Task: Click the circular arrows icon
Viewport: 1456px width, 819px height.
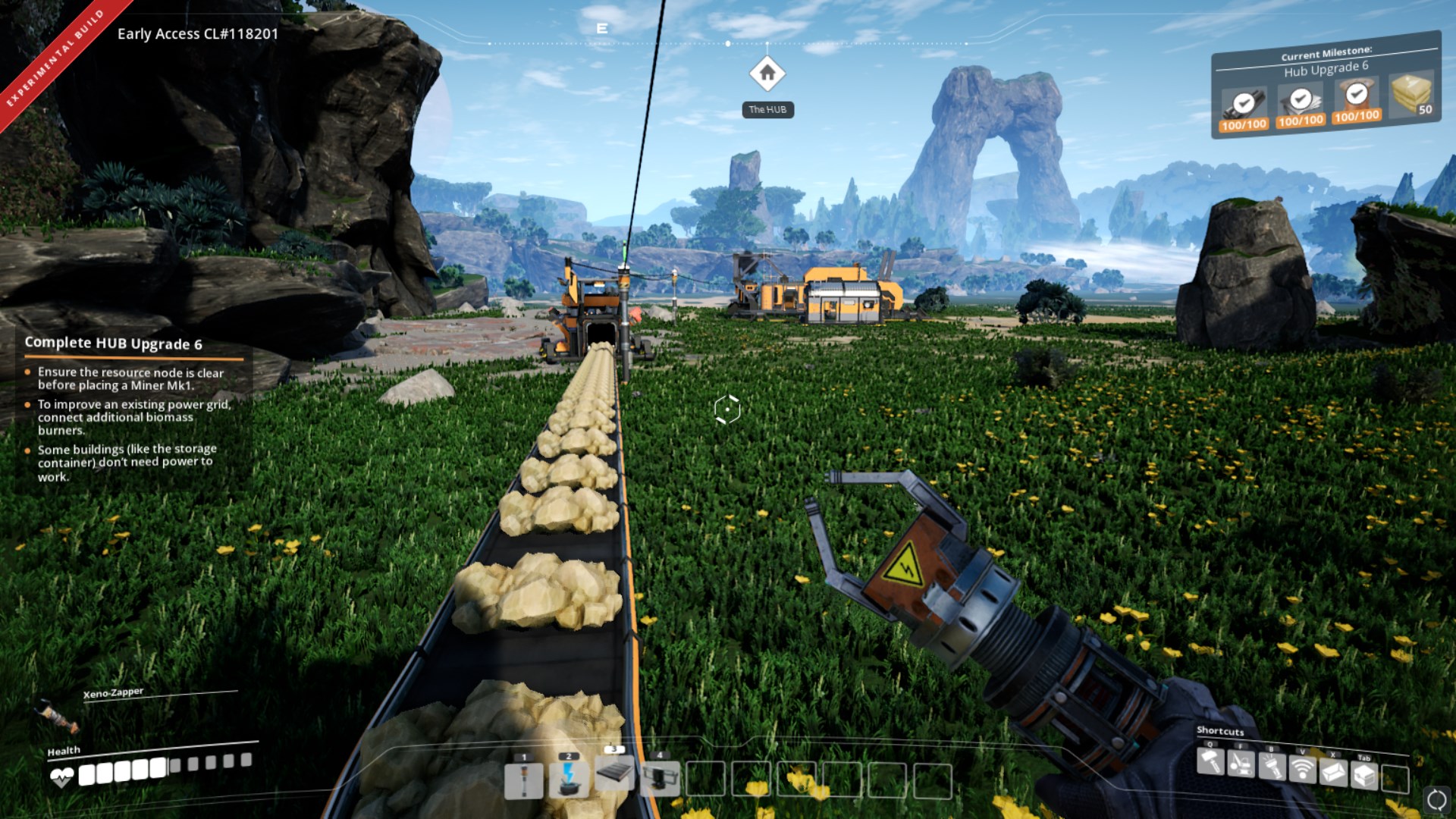Action: [1436, 799]
